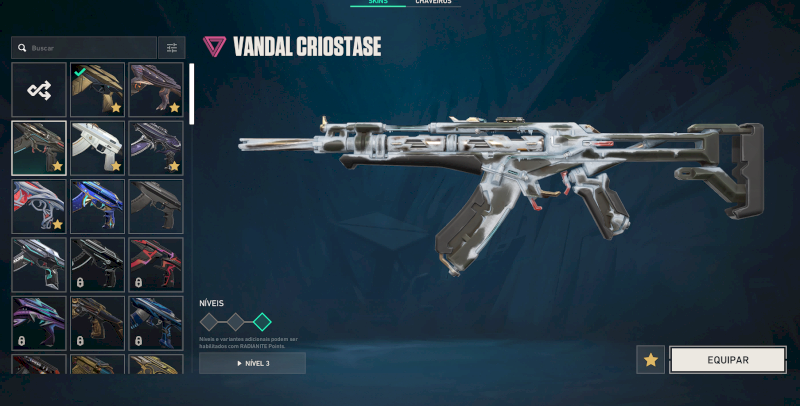The image size is (800, 406).
Task: Open the skin filter options
Action: [x=171, y=48]
